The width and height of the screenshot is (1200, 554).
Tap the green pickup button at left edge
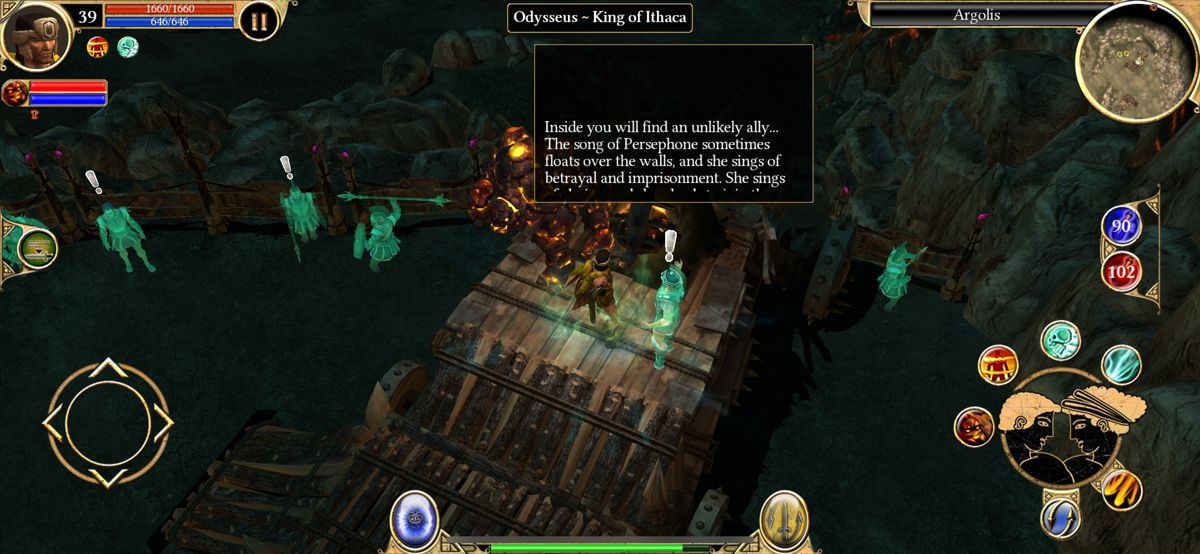click(36, 248)
